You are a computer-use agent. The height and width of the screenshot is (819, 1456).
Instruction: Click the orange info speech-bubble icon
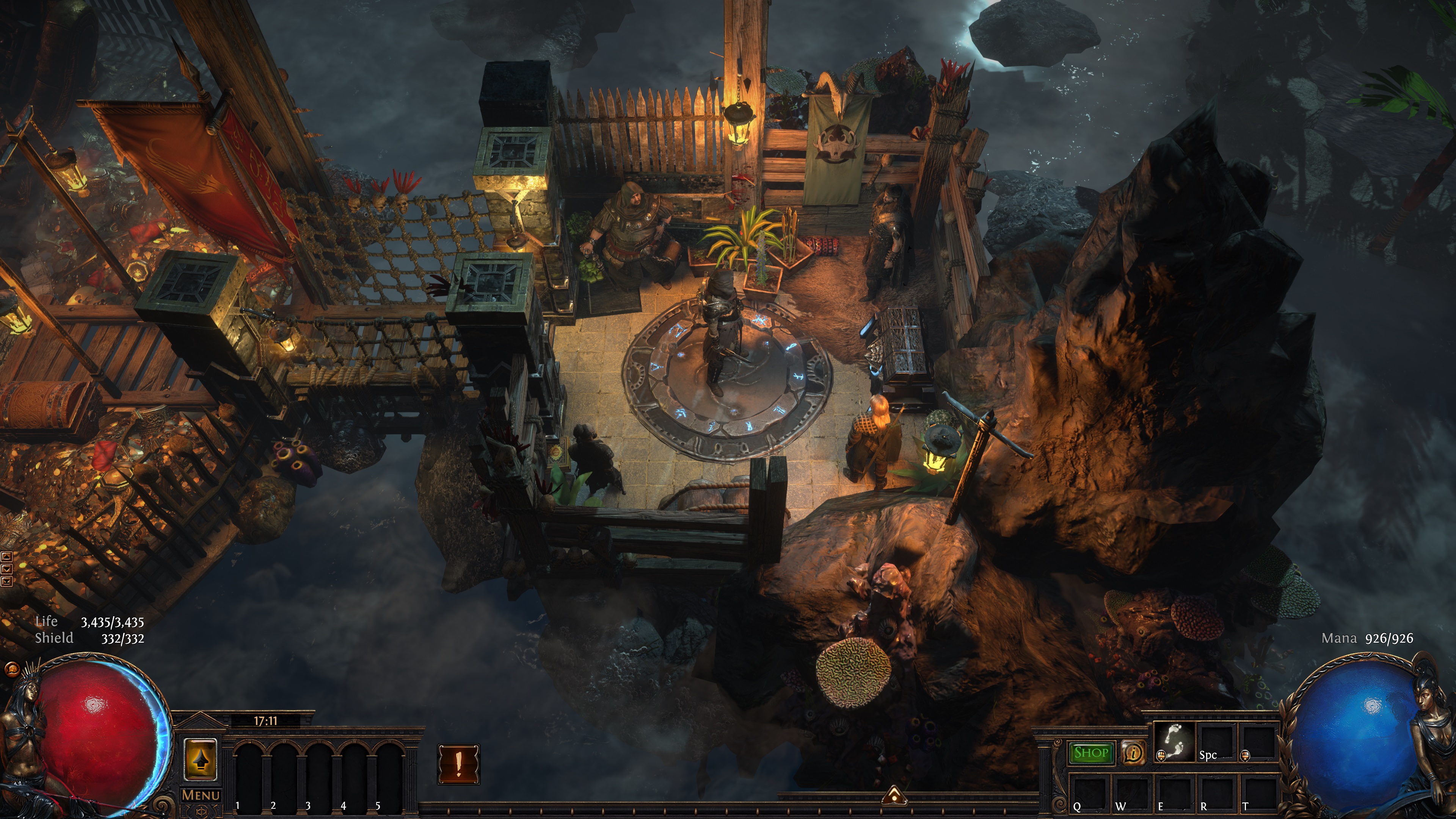tap(1133, 753)
